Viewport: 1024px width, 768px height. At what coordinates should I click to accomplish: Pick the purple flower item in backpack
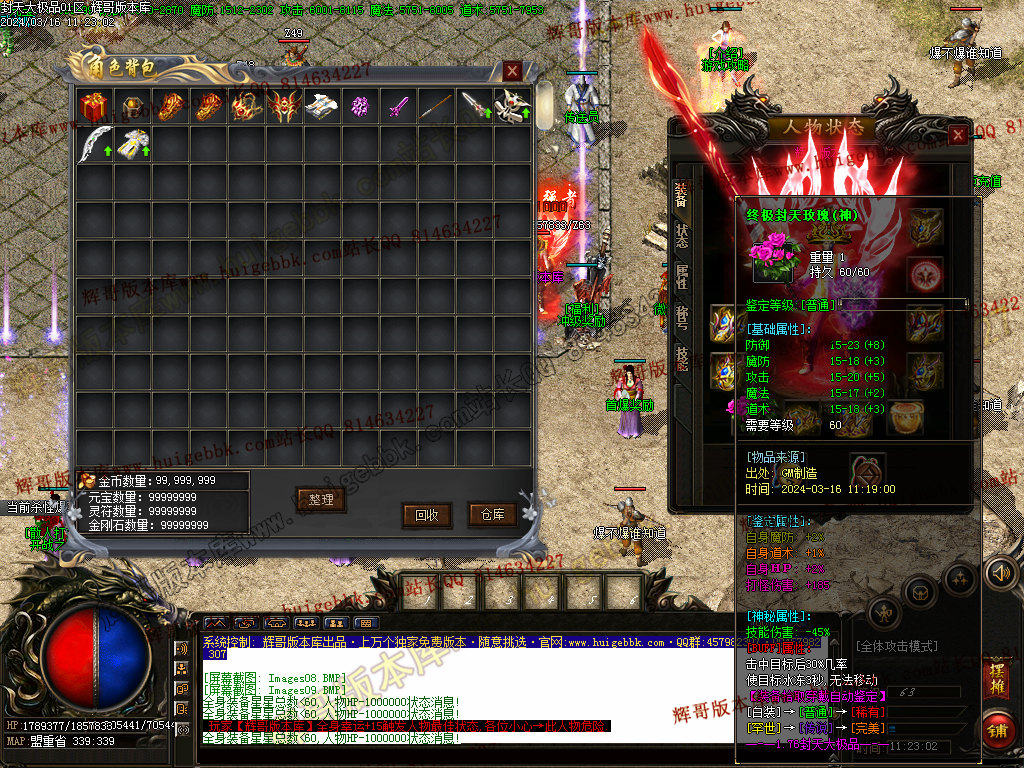click(360, 106)
